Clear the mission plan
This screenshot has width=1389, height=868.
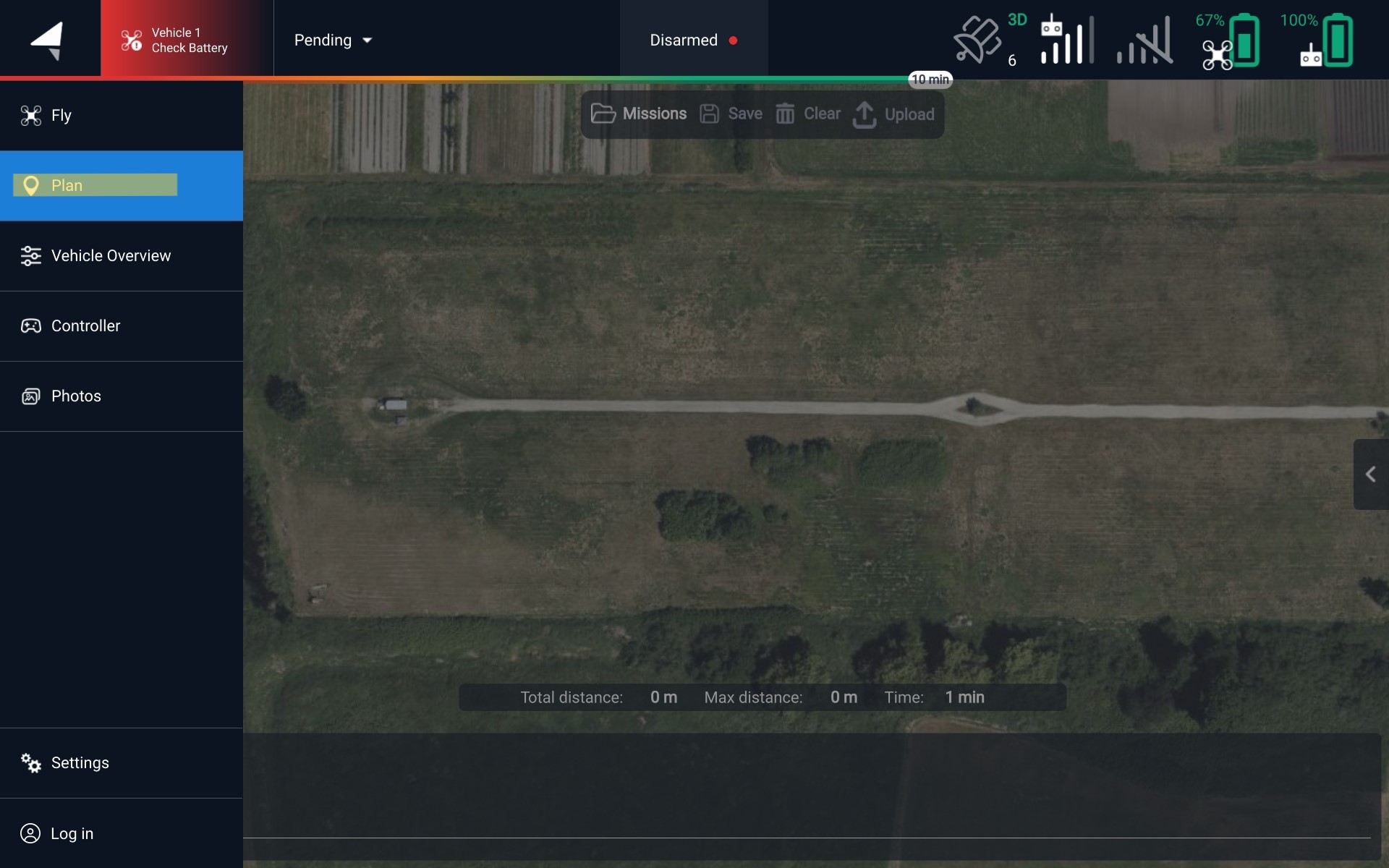(808, 114)
